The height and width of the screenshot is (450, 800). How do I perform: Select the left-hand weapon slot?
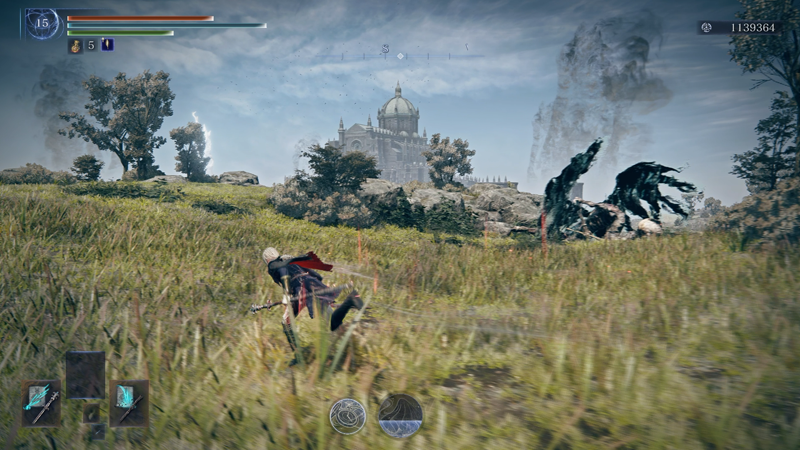[x=41, y=402]
